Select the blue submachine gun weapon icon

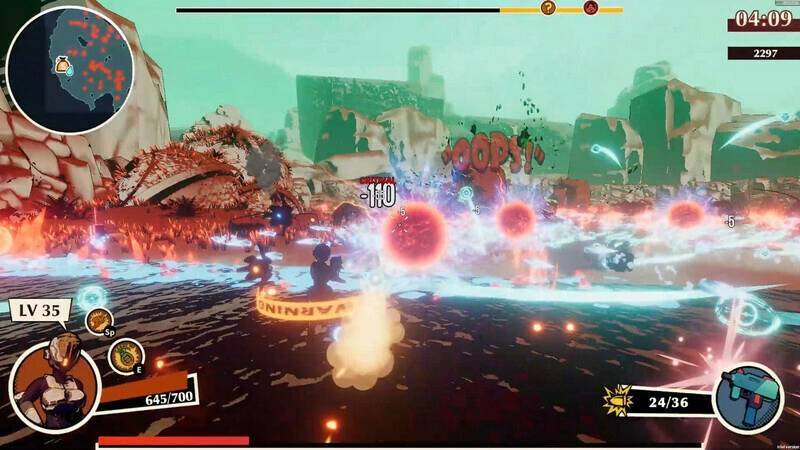[x=749, y=398]
